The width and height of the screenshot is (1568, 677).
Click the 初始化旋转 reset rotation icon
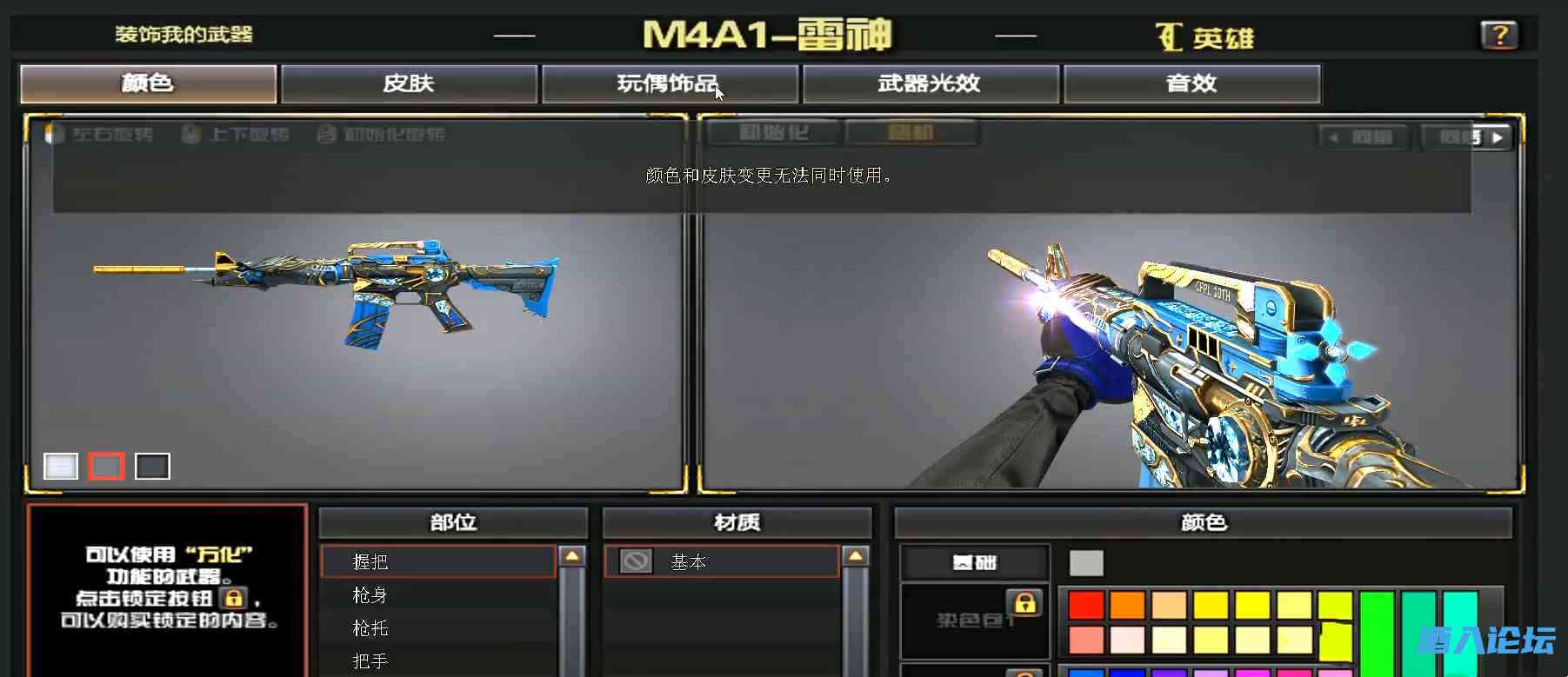(328, 135)
